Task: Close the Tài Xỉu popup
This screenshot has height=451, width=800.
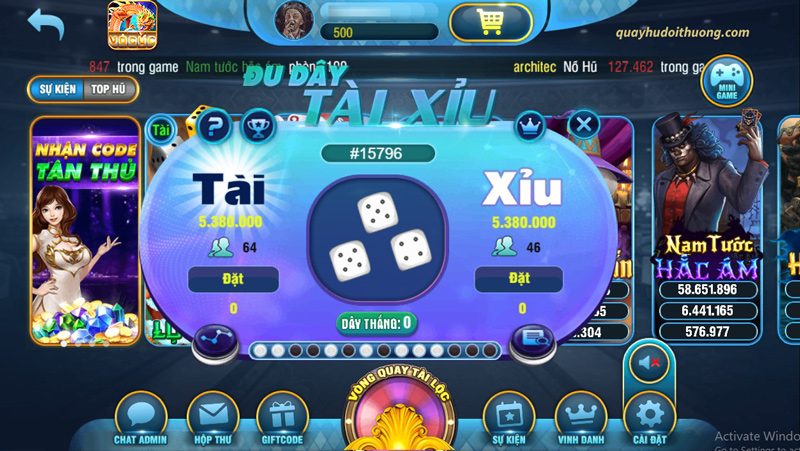Action: click(x=583, y=126)
